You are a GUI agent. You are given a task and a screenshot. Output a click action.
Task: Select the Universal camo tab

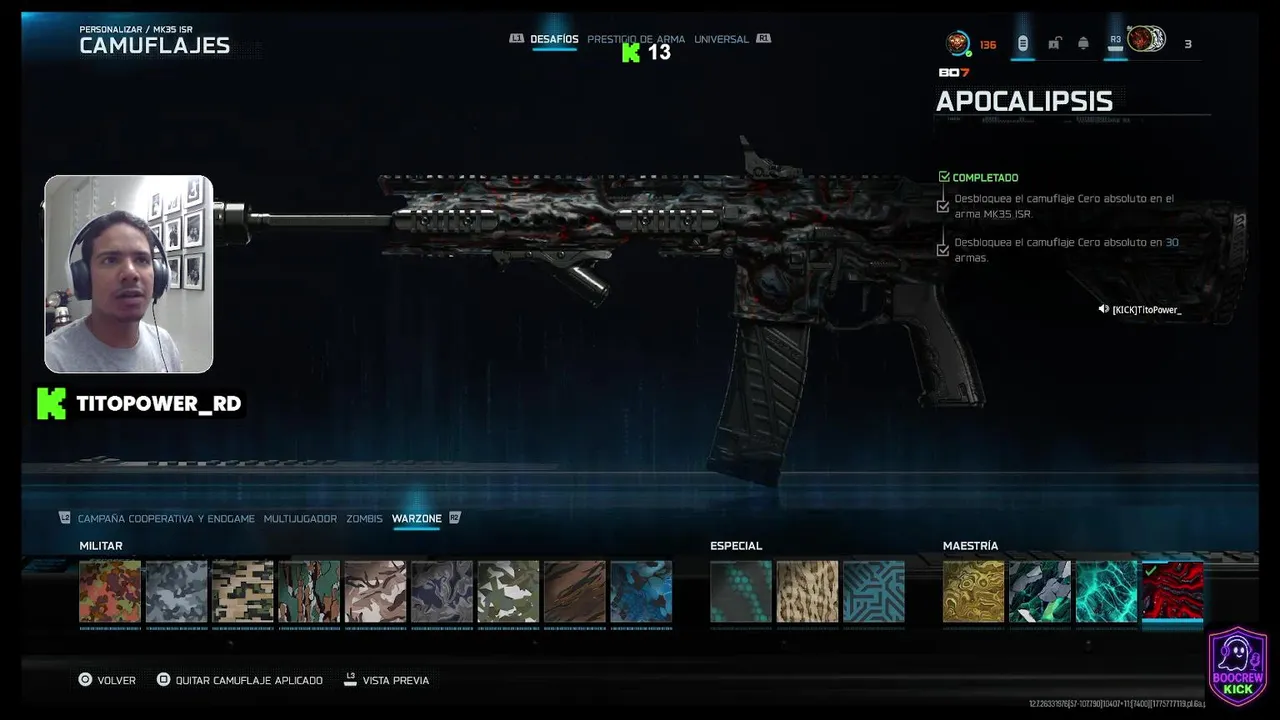(721, 39)
